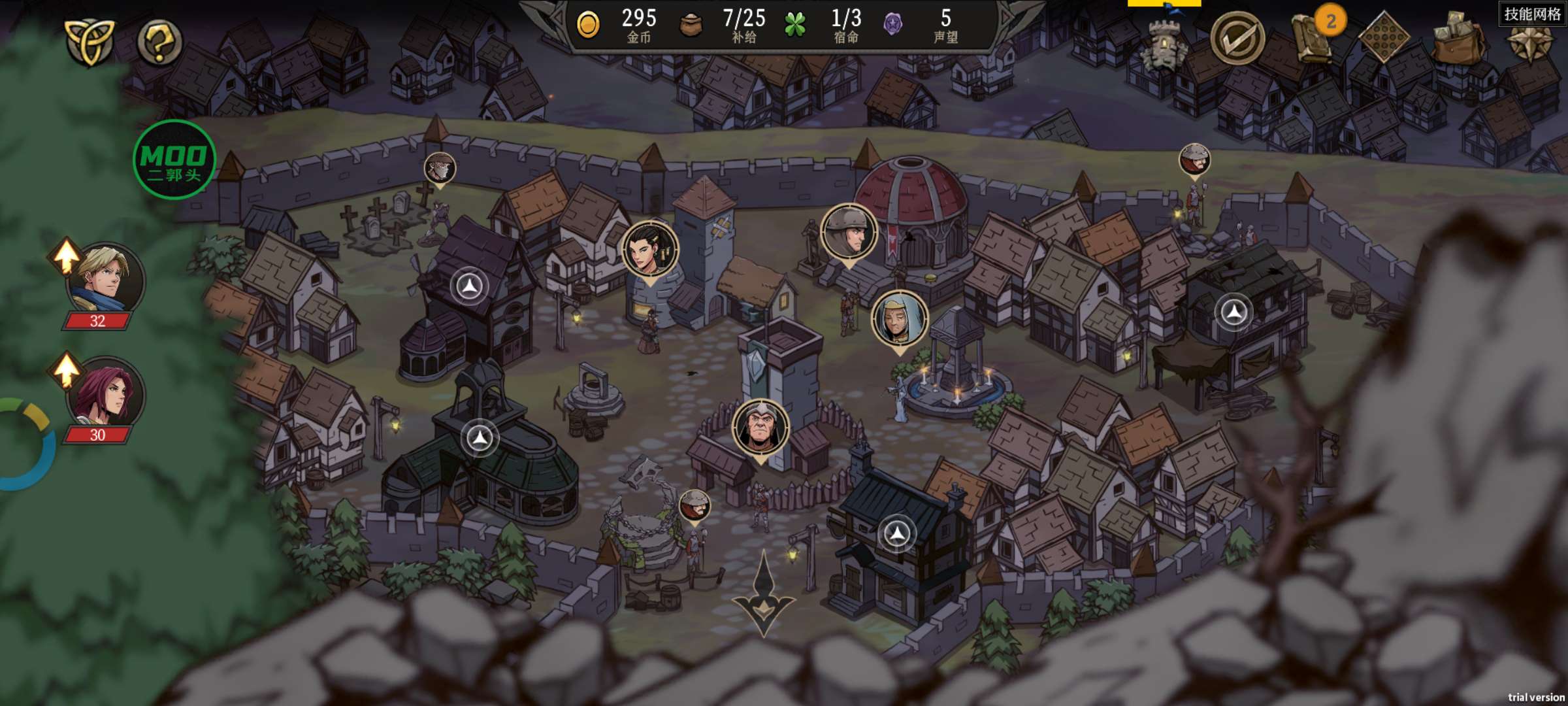Talk to the gray-hooded elder marker
Screen dimensions: 1568x706
coord(760,427)
